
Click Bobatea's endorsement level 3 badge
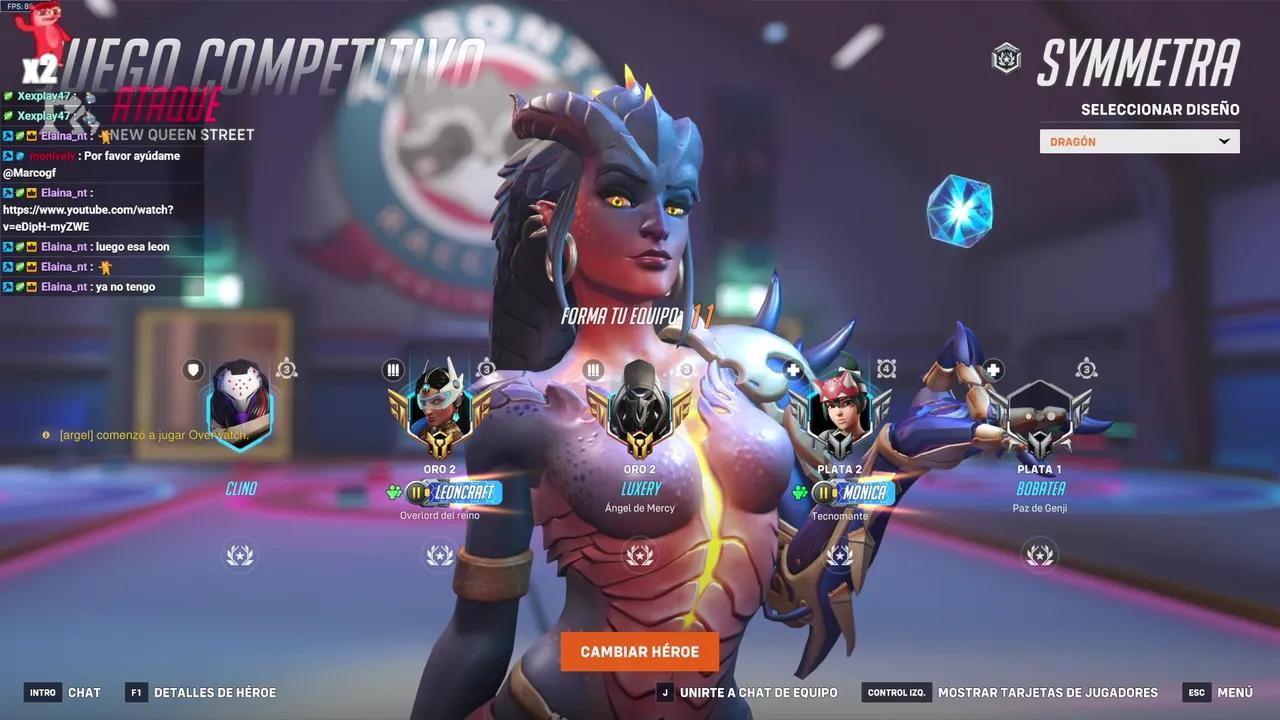[1084, 369]
